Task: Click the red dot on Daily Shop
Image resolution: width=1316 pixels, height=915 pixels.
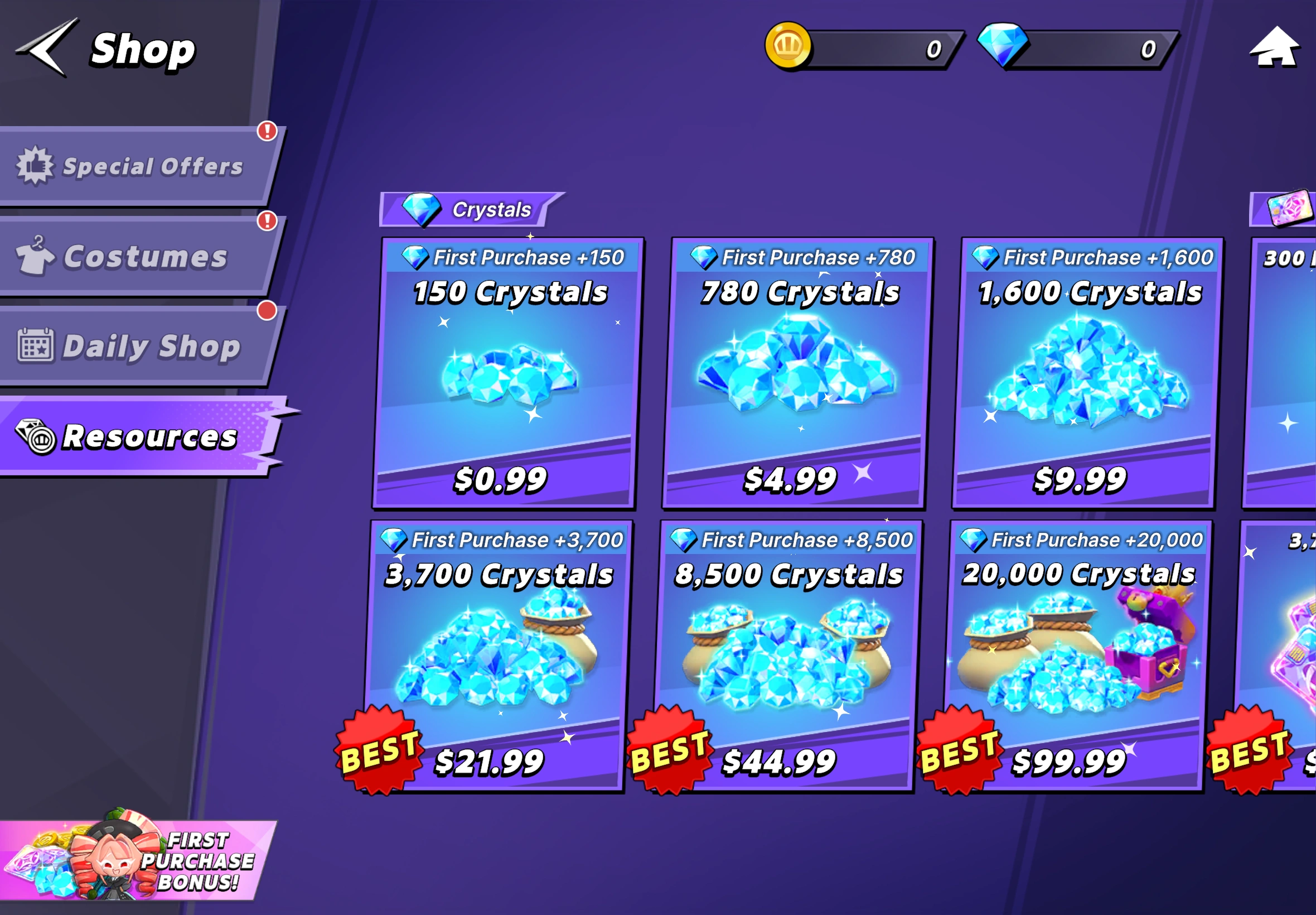Action: [267, 310]
